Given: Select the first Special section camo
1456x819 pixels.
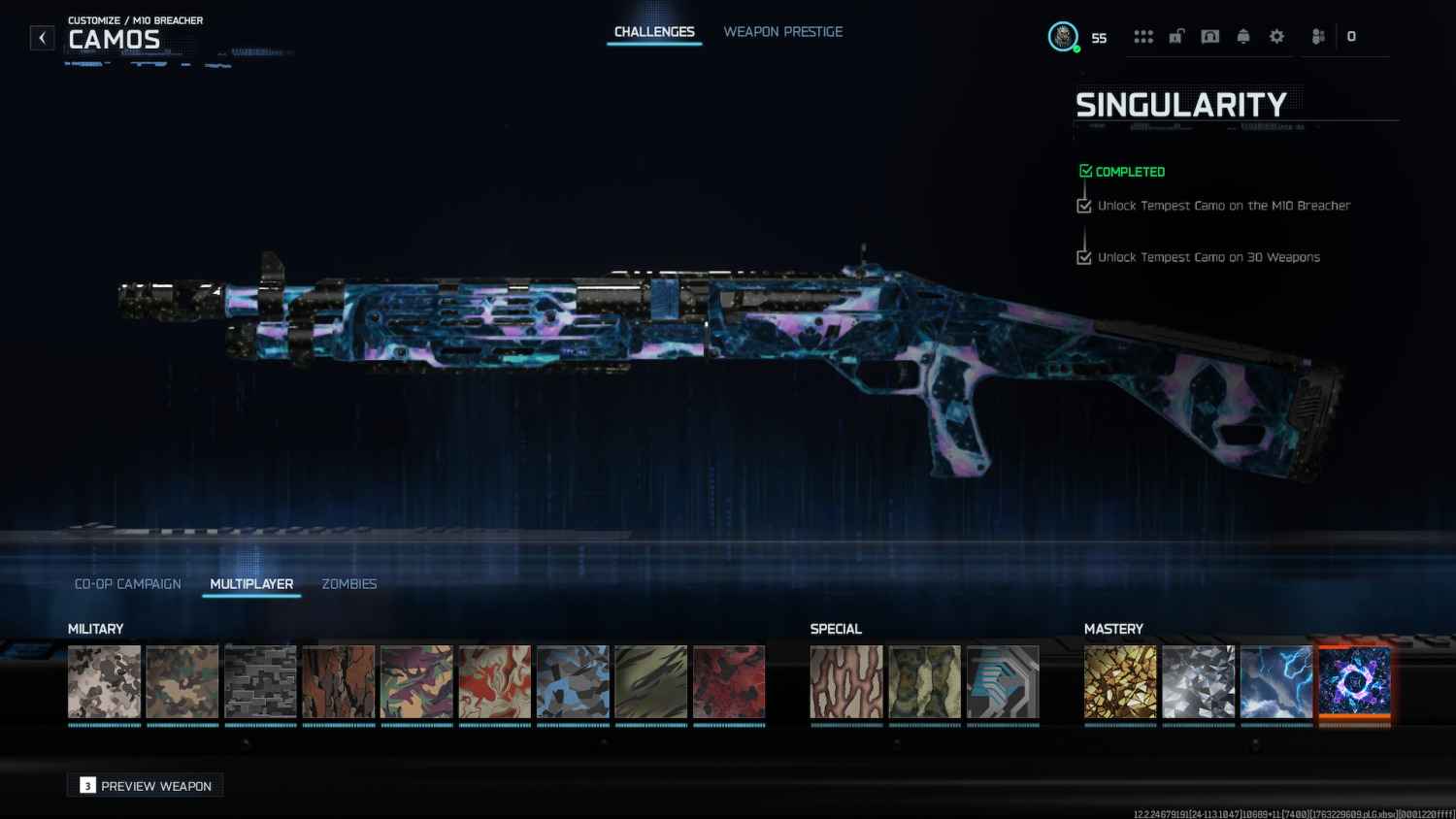Looking at the screenshot, I should click(x=846, y=682).
